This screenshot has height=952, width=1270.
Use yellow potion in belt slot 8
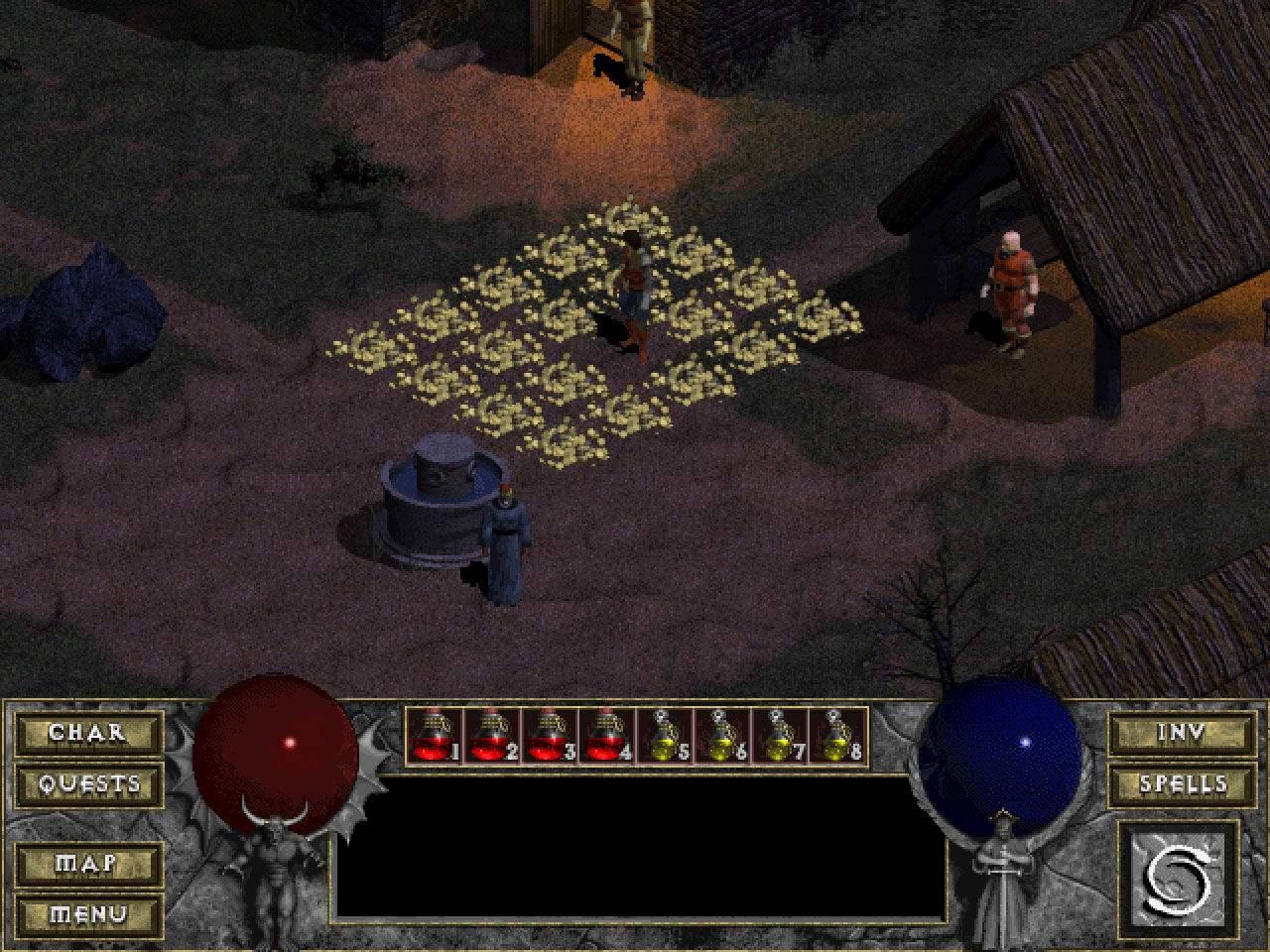tap(837, 737)
